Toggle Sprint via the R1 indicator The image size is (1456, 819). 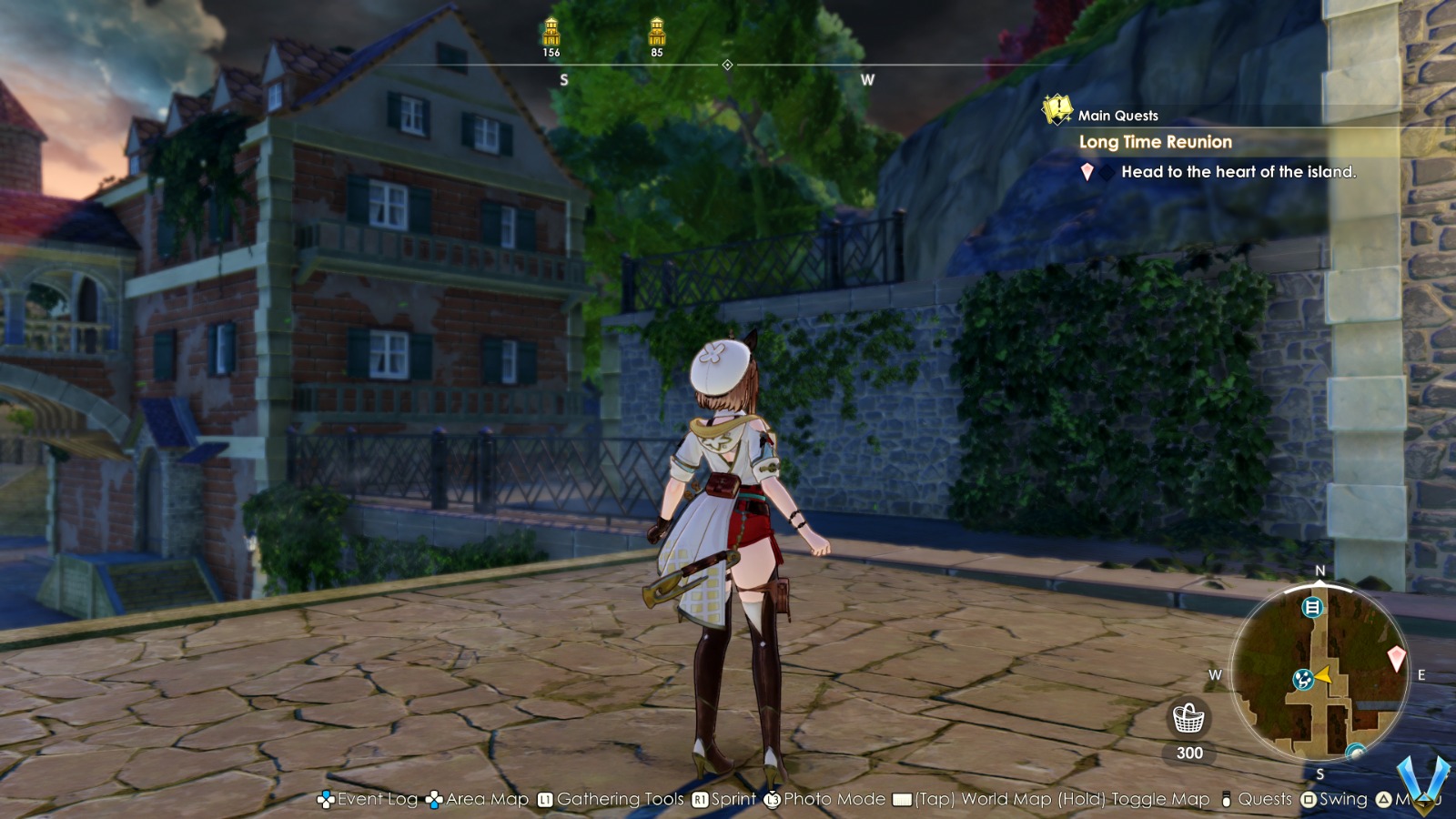[698, 800]
